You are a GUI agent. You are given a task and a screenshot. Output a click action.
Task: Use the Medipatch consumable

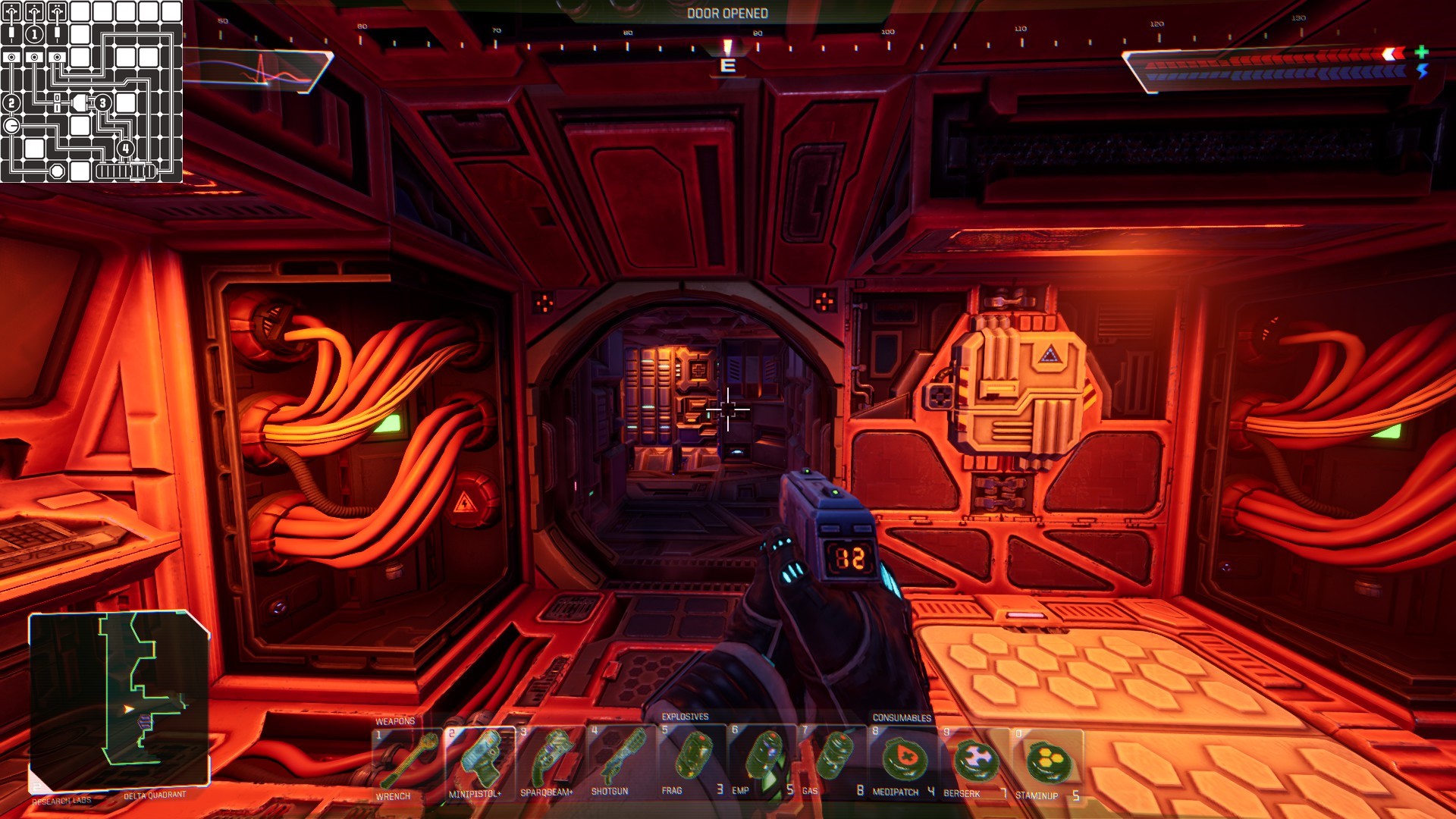pos(902,761)
